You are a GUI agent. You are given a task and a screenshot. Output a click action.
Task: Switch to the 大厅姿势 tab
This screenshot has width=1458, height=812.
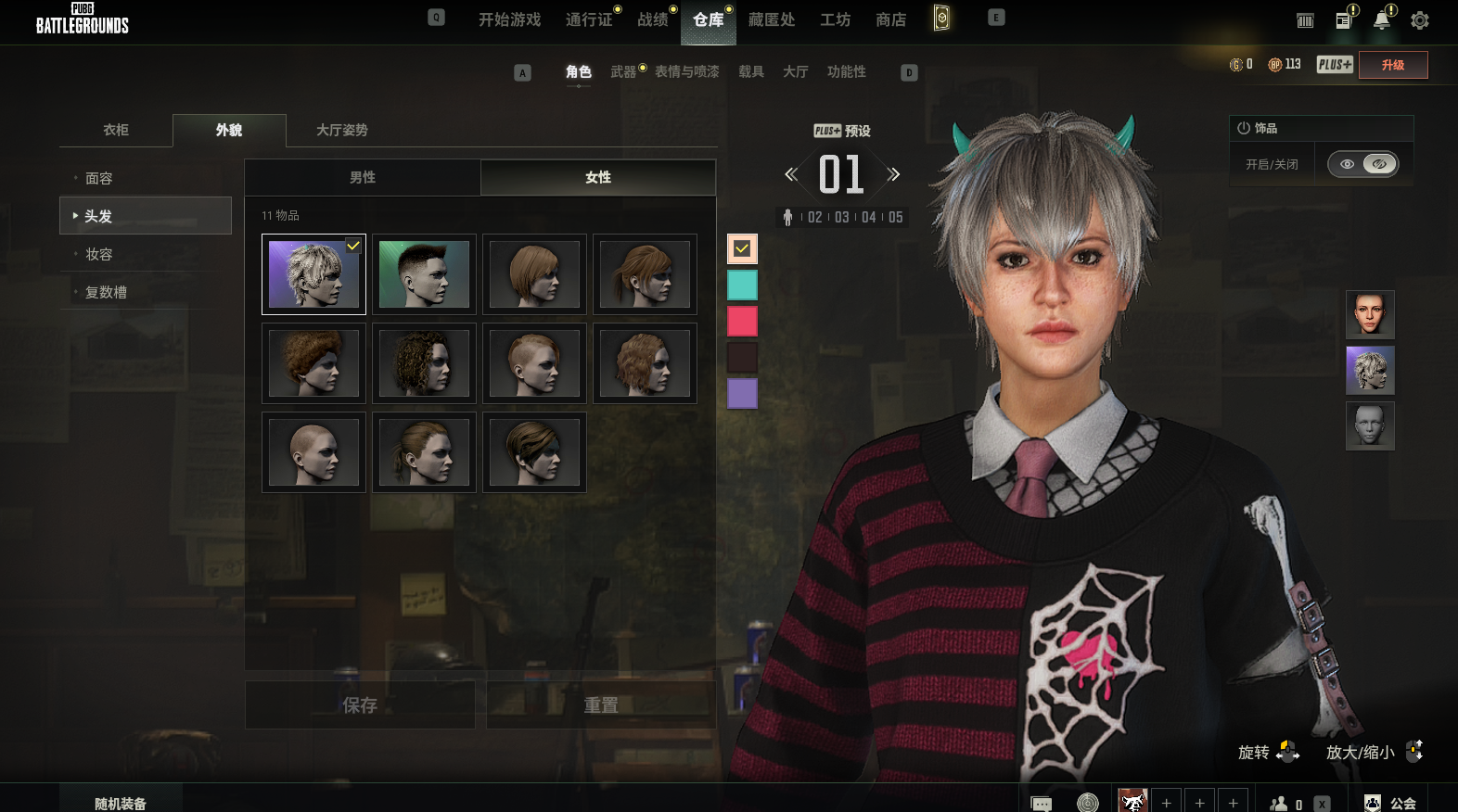pos(342,130)
